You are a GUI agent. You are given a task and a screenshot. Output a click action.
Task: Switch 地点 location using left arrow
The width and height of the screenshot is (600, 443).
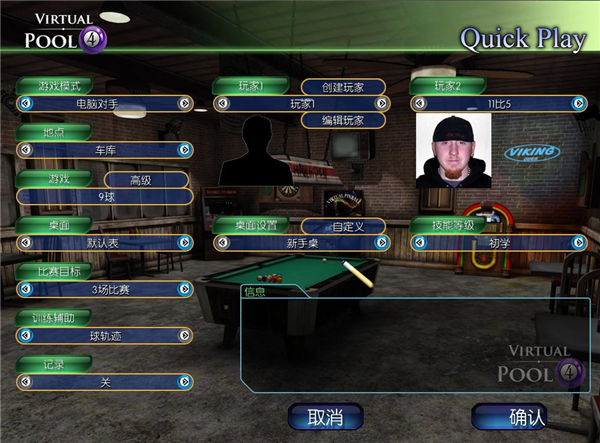pos(23,149)
